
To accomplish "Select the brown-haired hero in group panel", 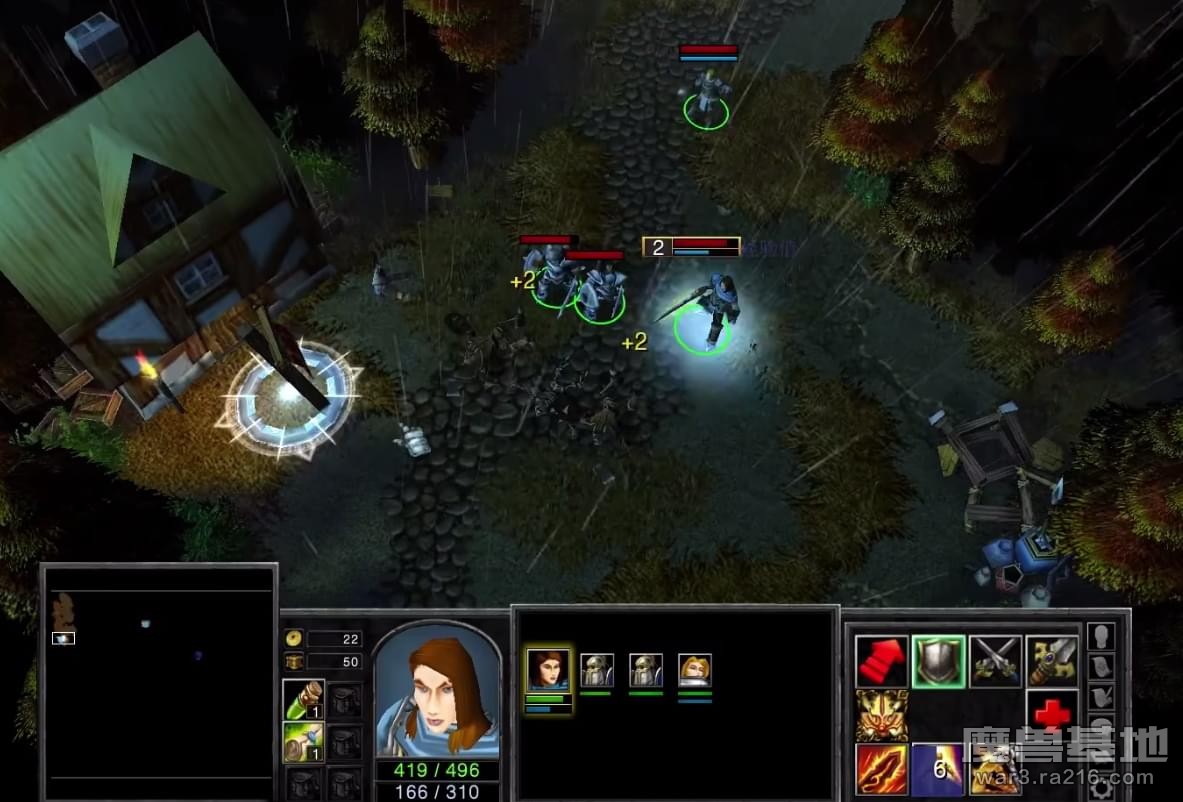I will click(x=548, y=670).
